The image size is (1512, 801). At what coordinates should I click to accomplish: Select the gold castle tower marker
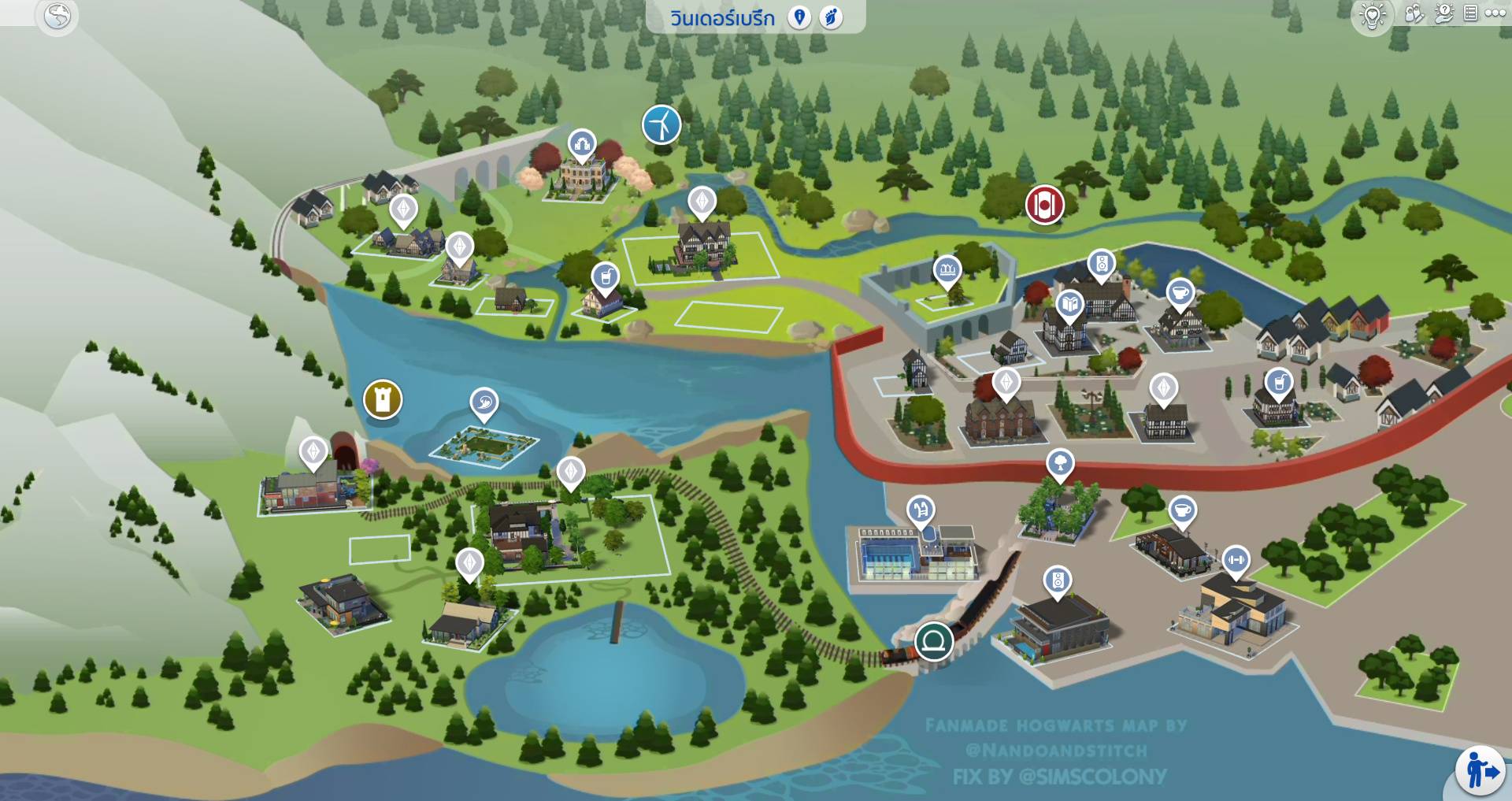[383, 399]
